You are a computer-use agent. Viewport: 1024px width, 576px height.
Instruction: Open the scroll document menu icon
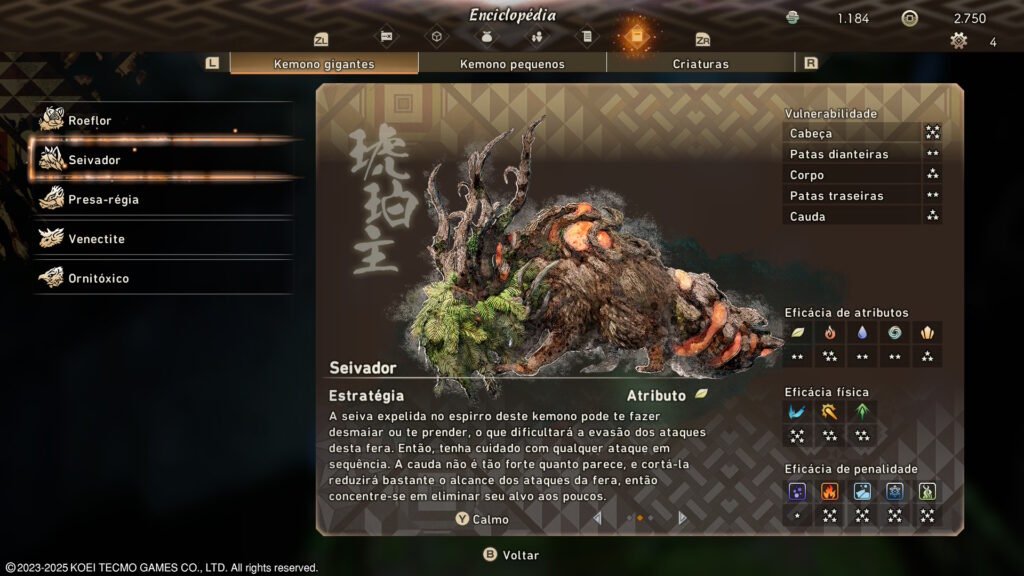coord(587,38)
